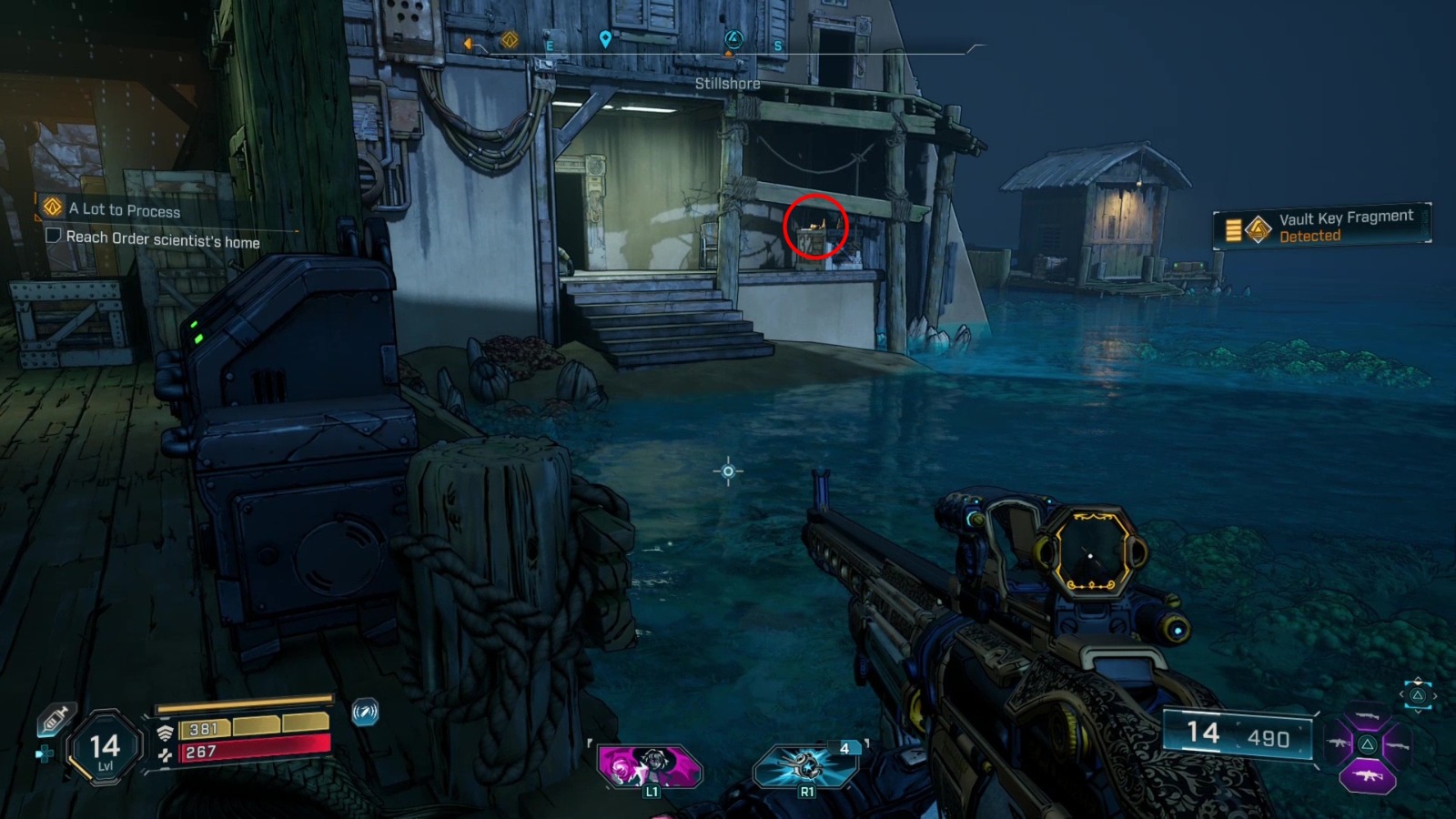Select the E direction marker on the compass
The height and width of the screenshot is (819, 1456).
pos(551,45)
